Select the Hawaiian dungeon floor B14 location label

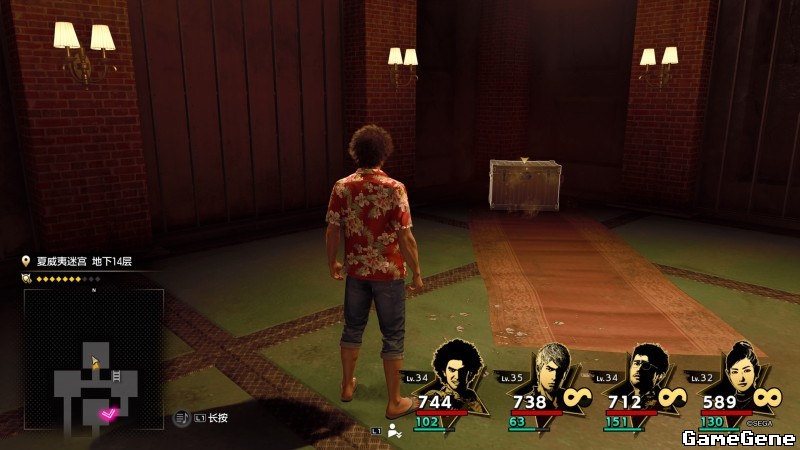pos(84,261)
